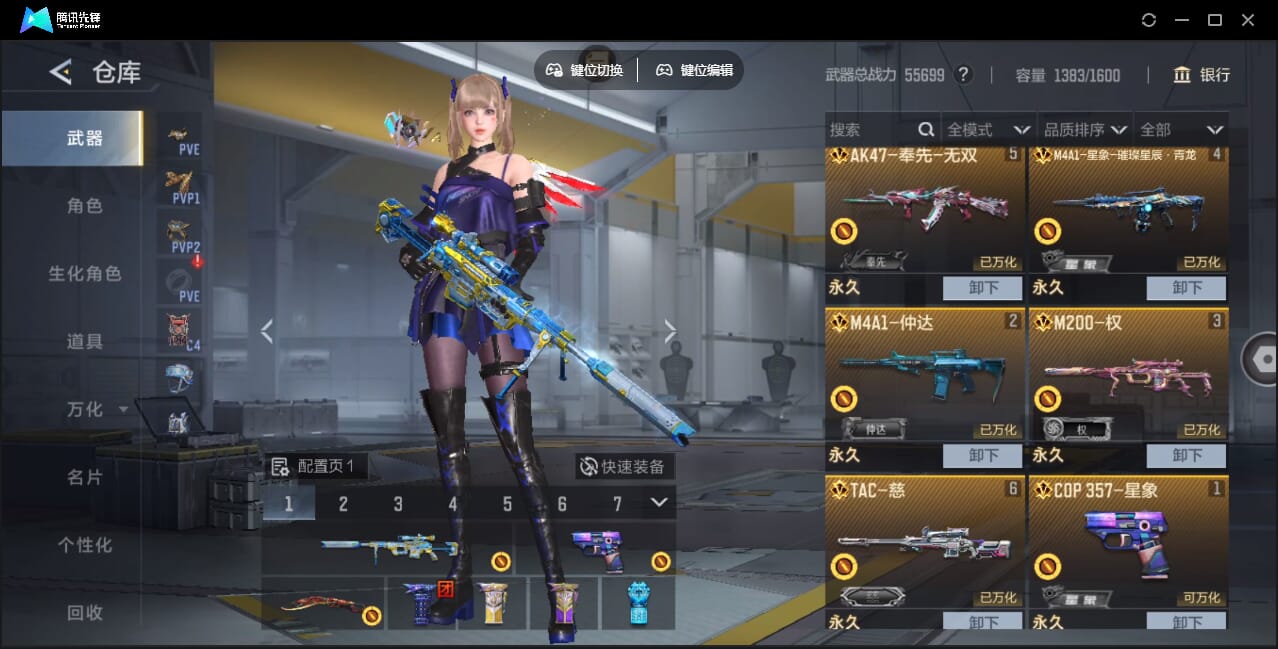Select the 道具 category tab
Screen dimensions: 1278x649
click(x=84, y=342)
